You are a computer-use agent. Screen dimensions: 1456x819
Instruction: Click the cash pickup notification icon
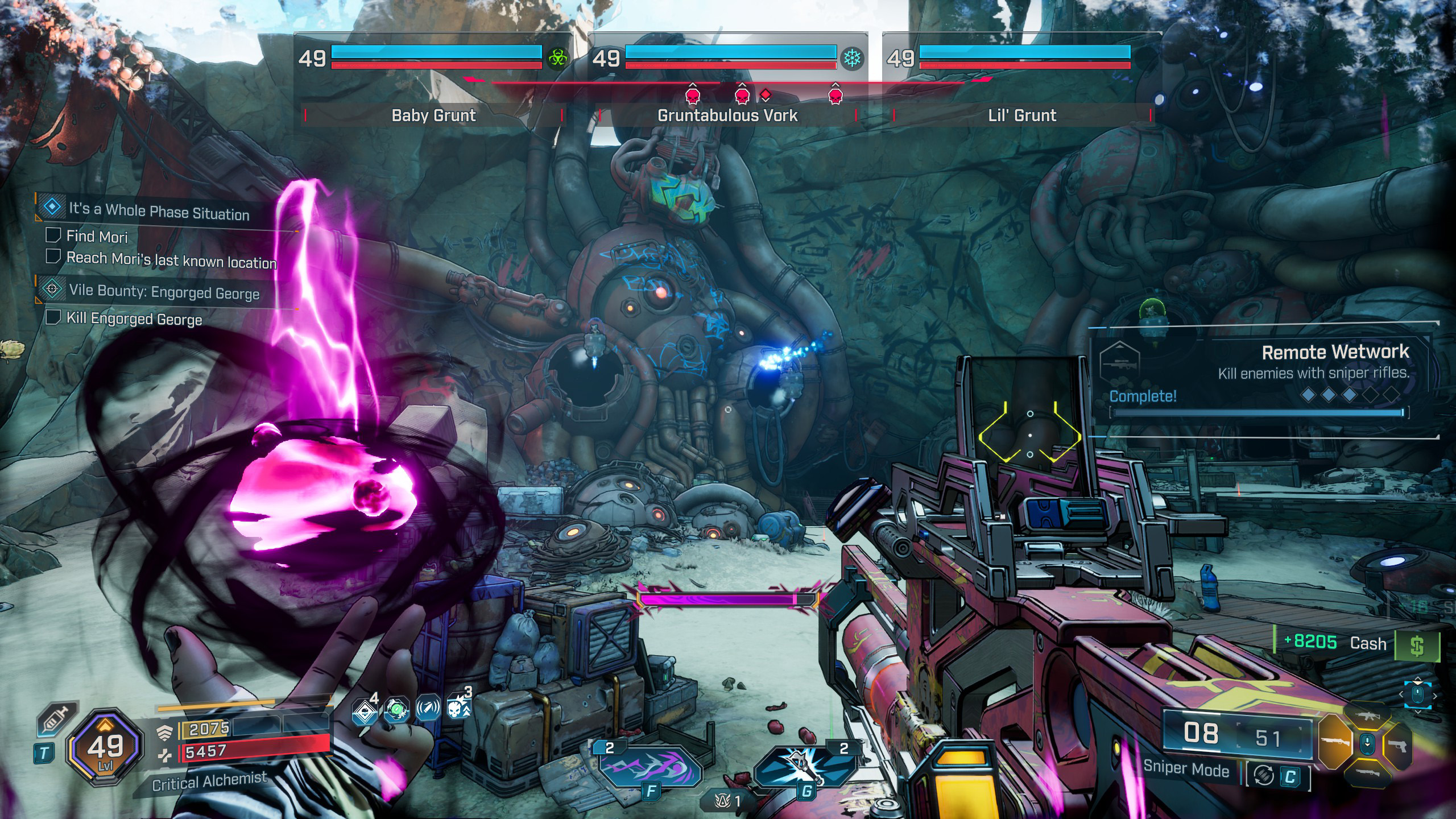tap(1417, 645)
